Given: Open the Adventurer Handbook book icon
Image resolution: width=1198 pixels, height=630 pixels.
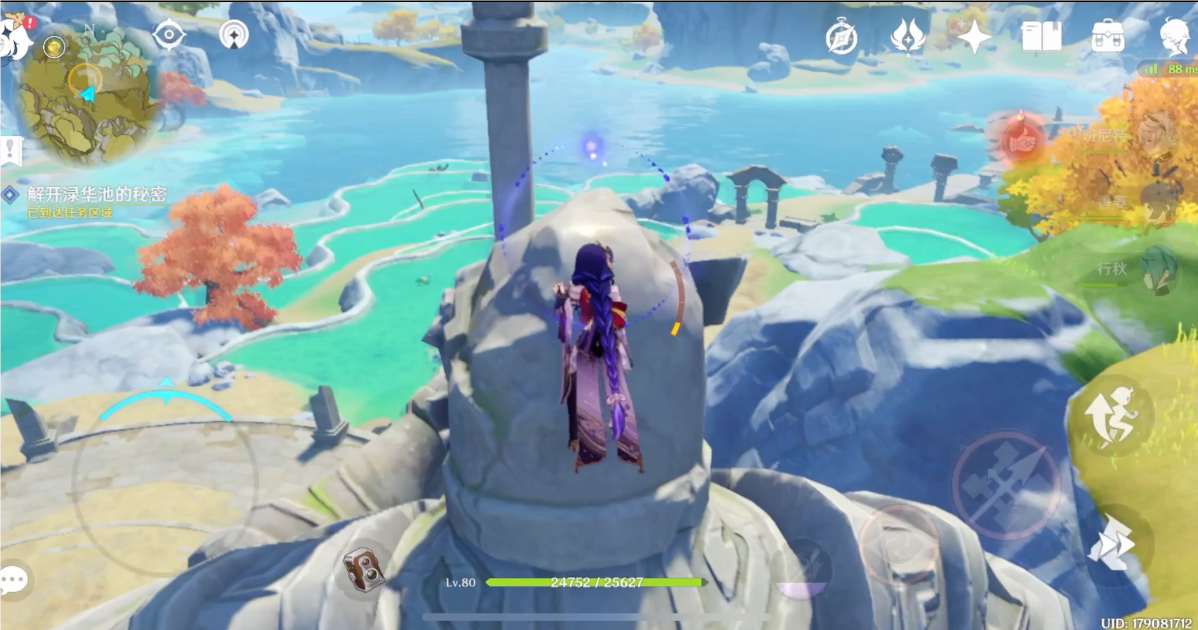Looking at the screenshot, I should [1041, 37].
